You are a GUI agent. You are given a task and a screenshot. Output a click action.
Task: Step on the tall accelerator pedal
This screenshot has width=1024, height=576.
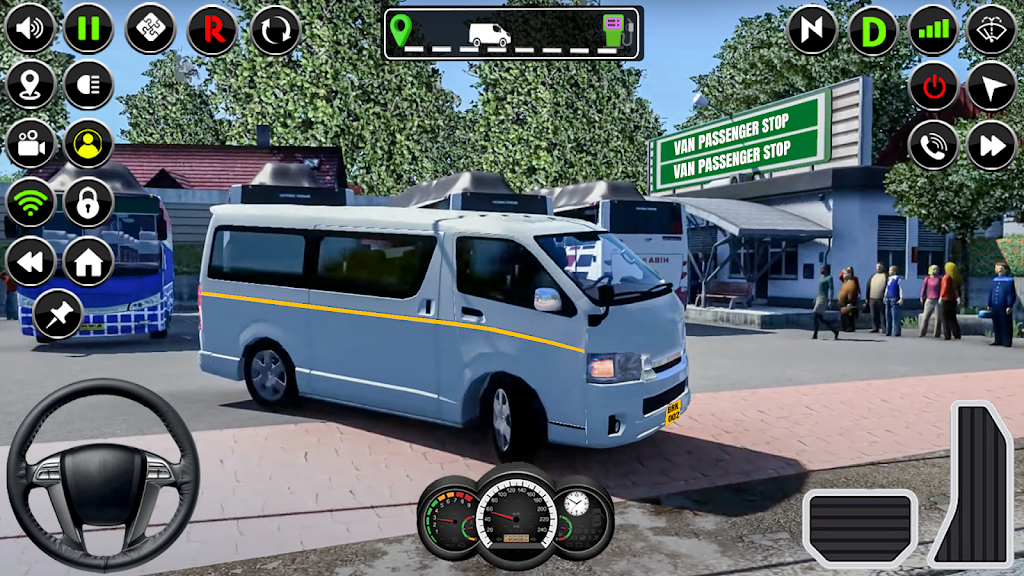click(971, 485)
